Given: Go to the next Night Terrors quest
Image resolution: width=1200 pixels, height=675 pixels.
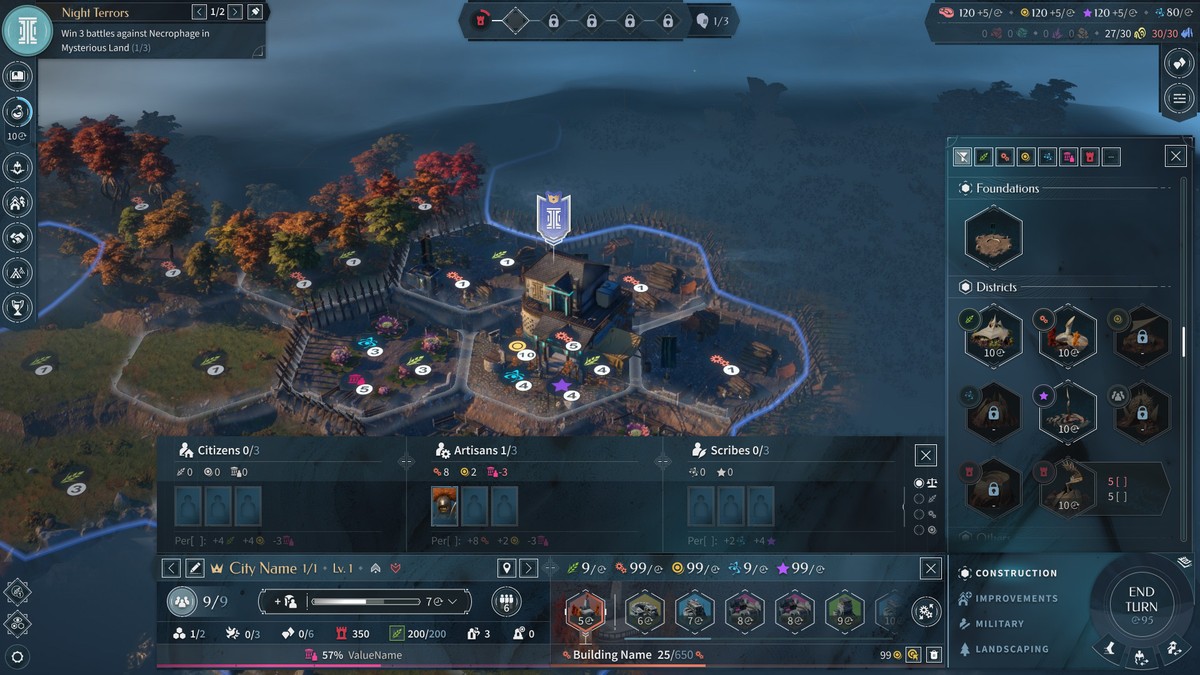Looking at the screenshot, I should click(235, 12).
